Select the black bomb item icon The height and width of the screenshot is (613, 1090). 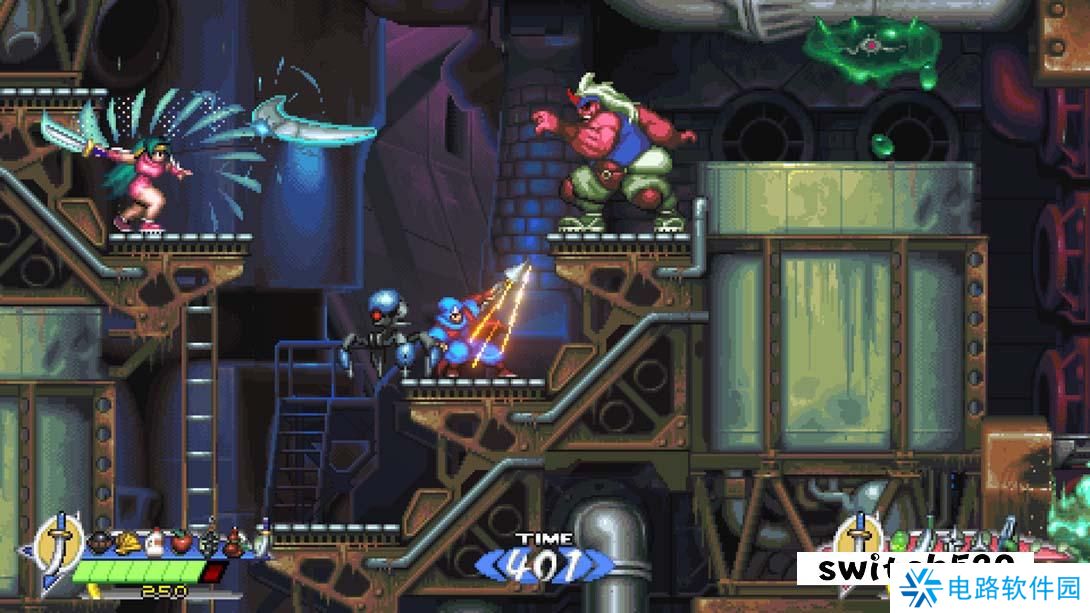point(101,543)
